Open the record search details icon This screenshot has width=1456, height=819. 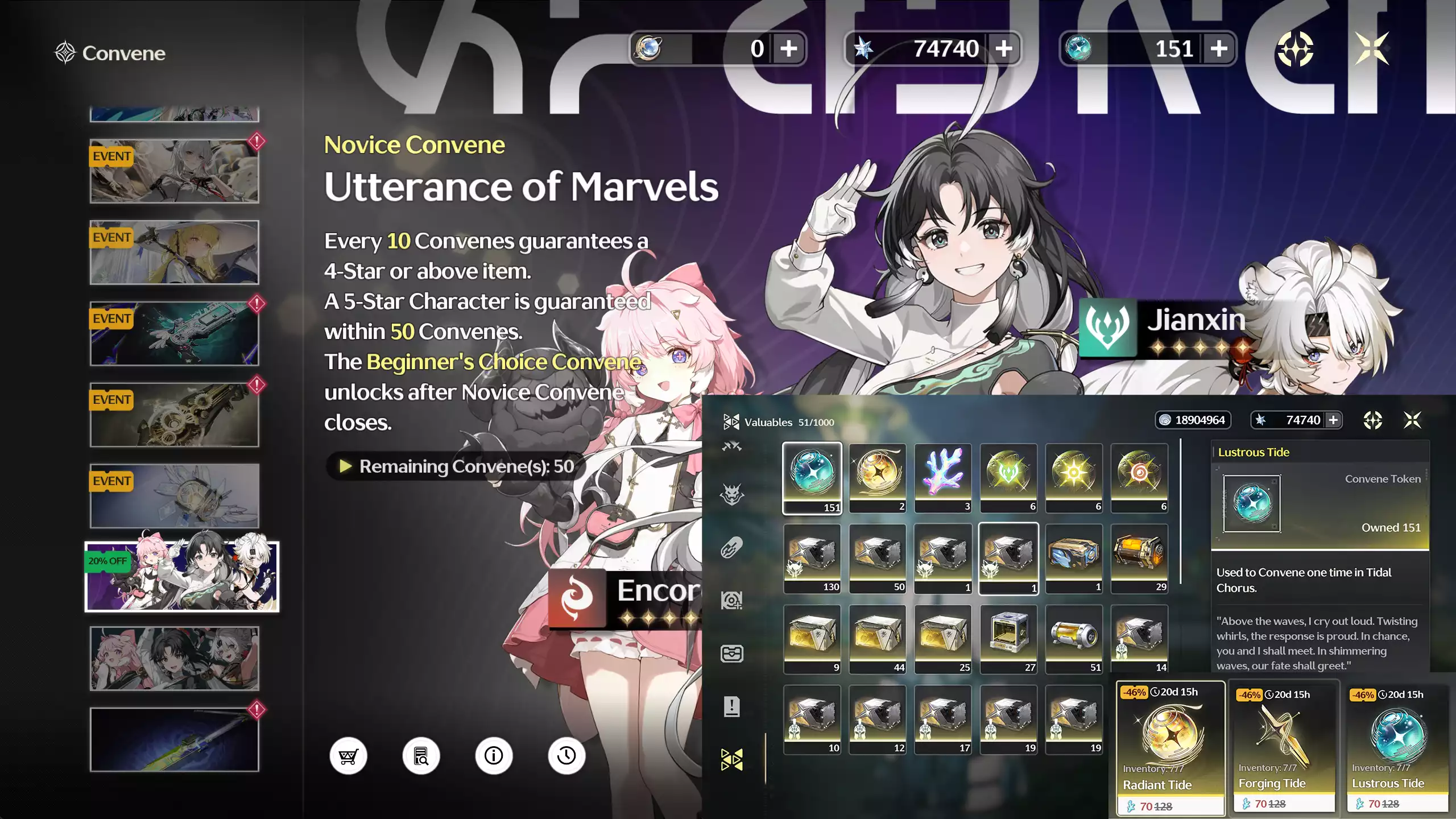421,756
